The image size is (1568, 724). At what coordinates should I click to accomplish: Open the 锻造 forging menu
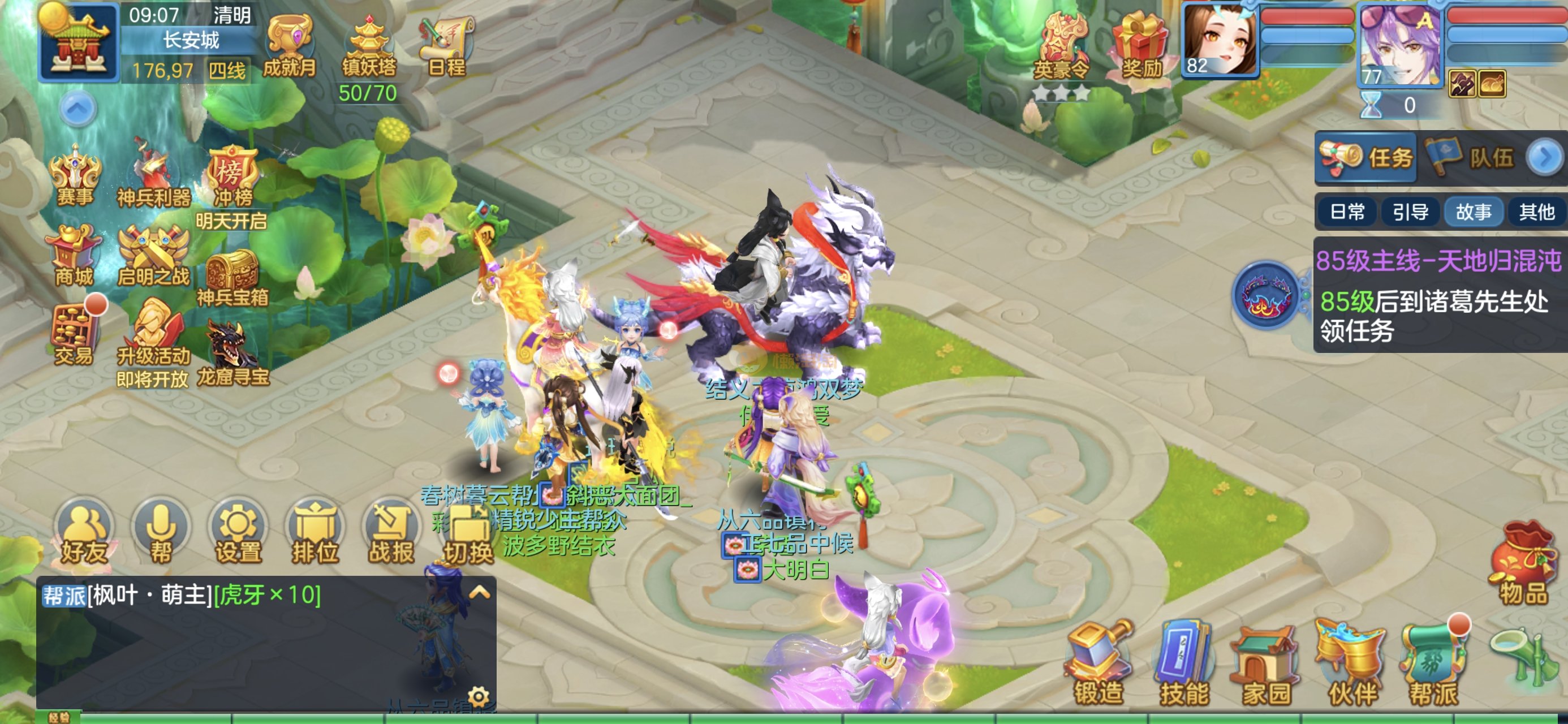pyautogui.click(x=1098, y=663)
